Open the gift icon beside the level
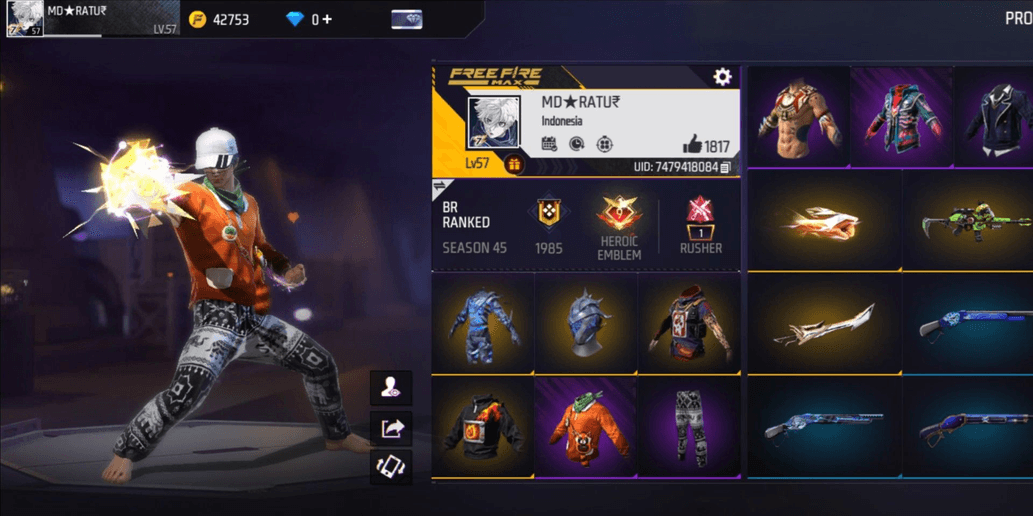Image resolution: width=1033 pixels, height=516 pixels. click(515, 165)
